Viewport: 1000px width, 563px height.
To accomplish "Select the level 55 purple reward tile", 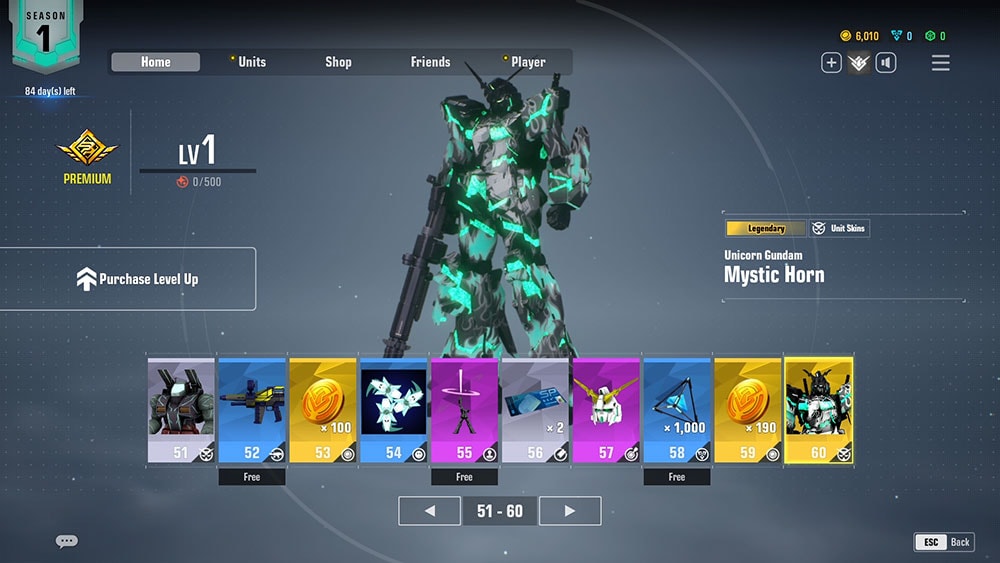I will [x=464, y=410].
